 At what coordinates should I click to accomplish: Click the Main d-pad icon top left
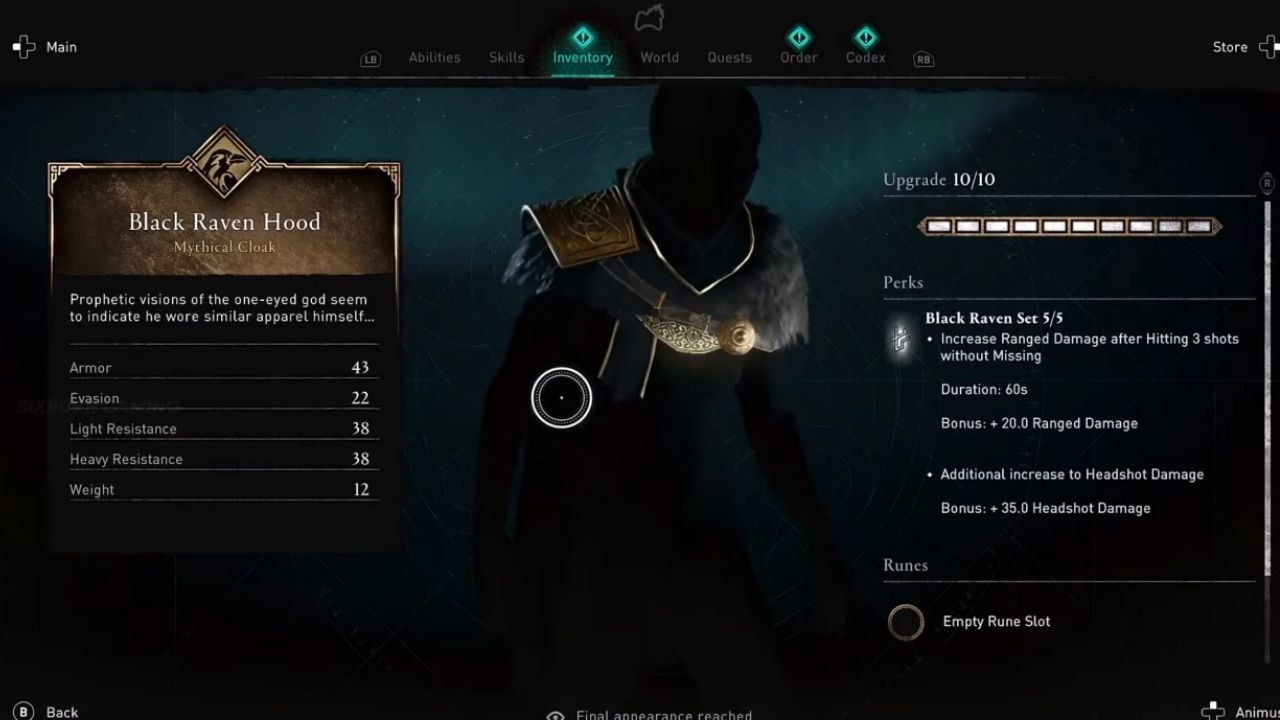[23, 46]
